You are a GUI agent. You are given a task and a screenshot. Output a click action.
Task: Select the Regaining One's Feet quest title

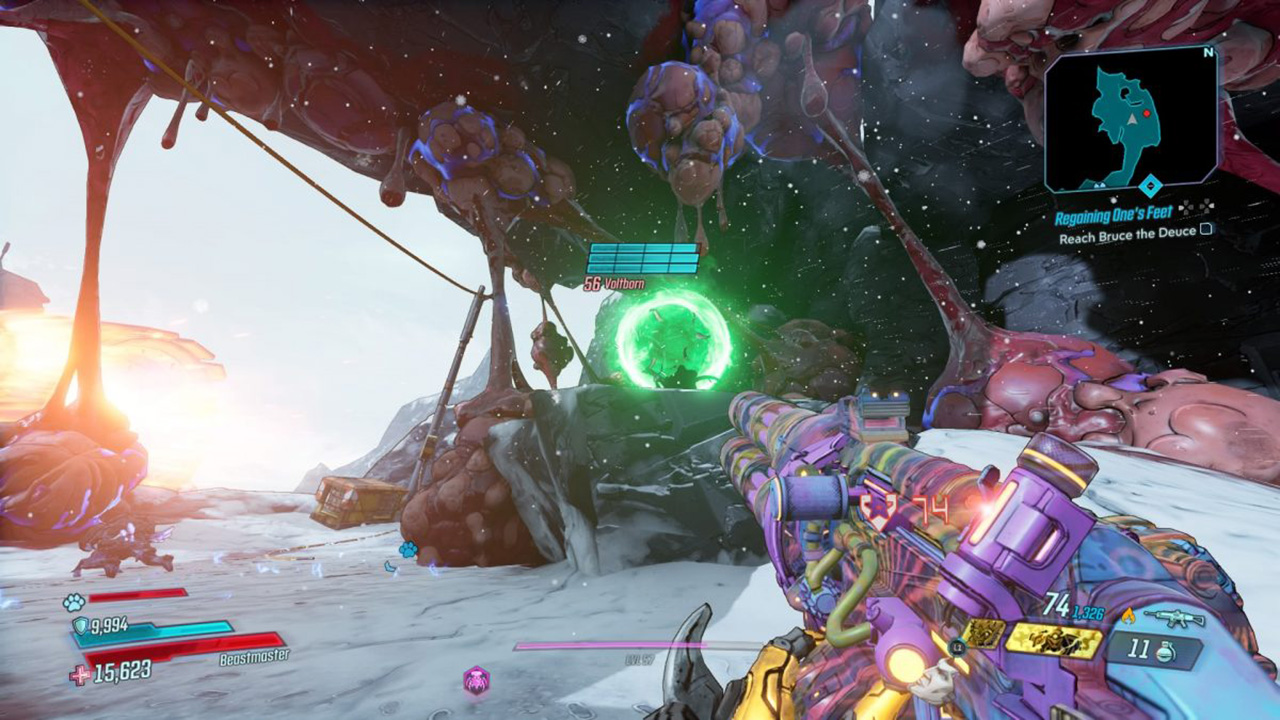click(x=1114, y=213)
